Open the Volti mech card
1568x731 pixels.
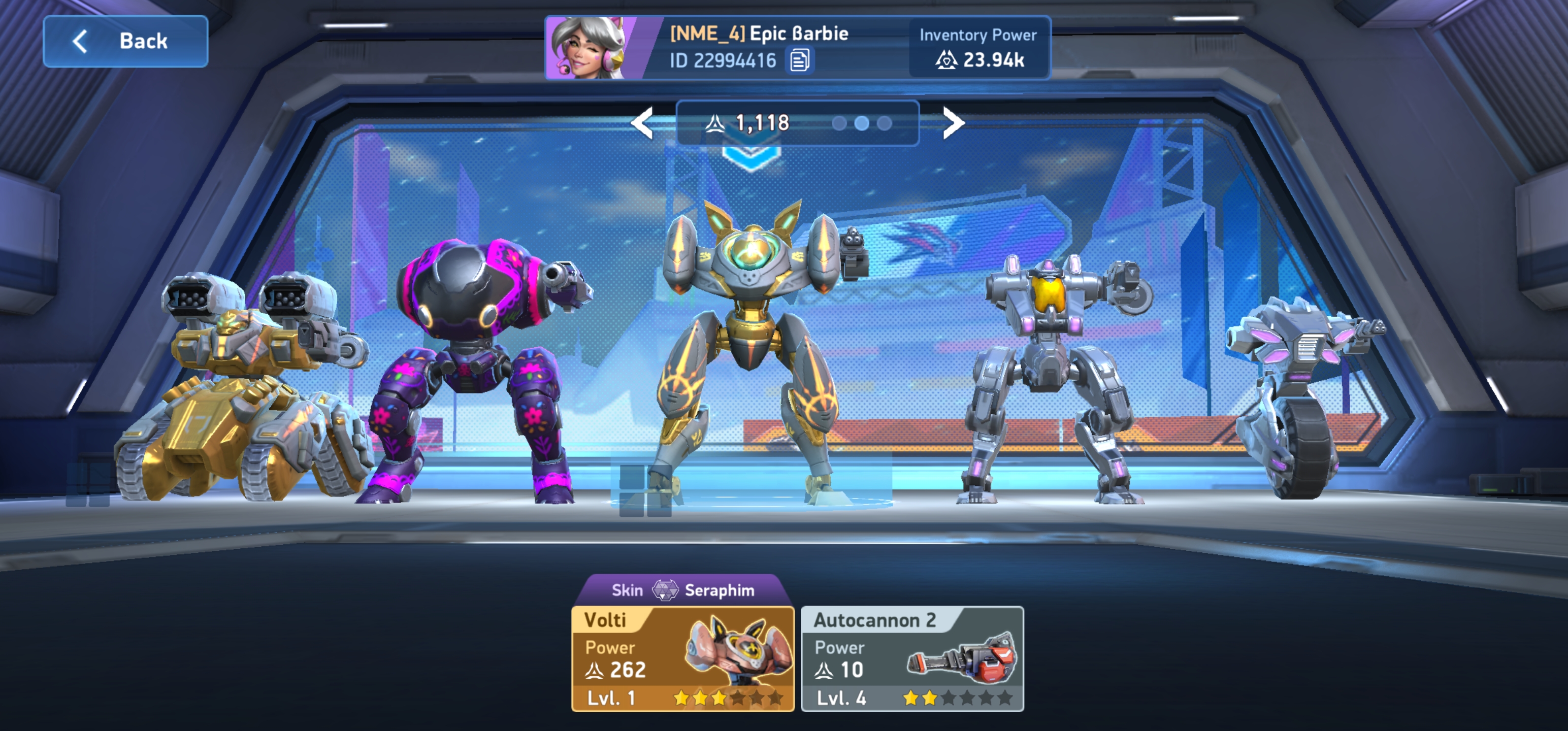click(x=682, y=658)
